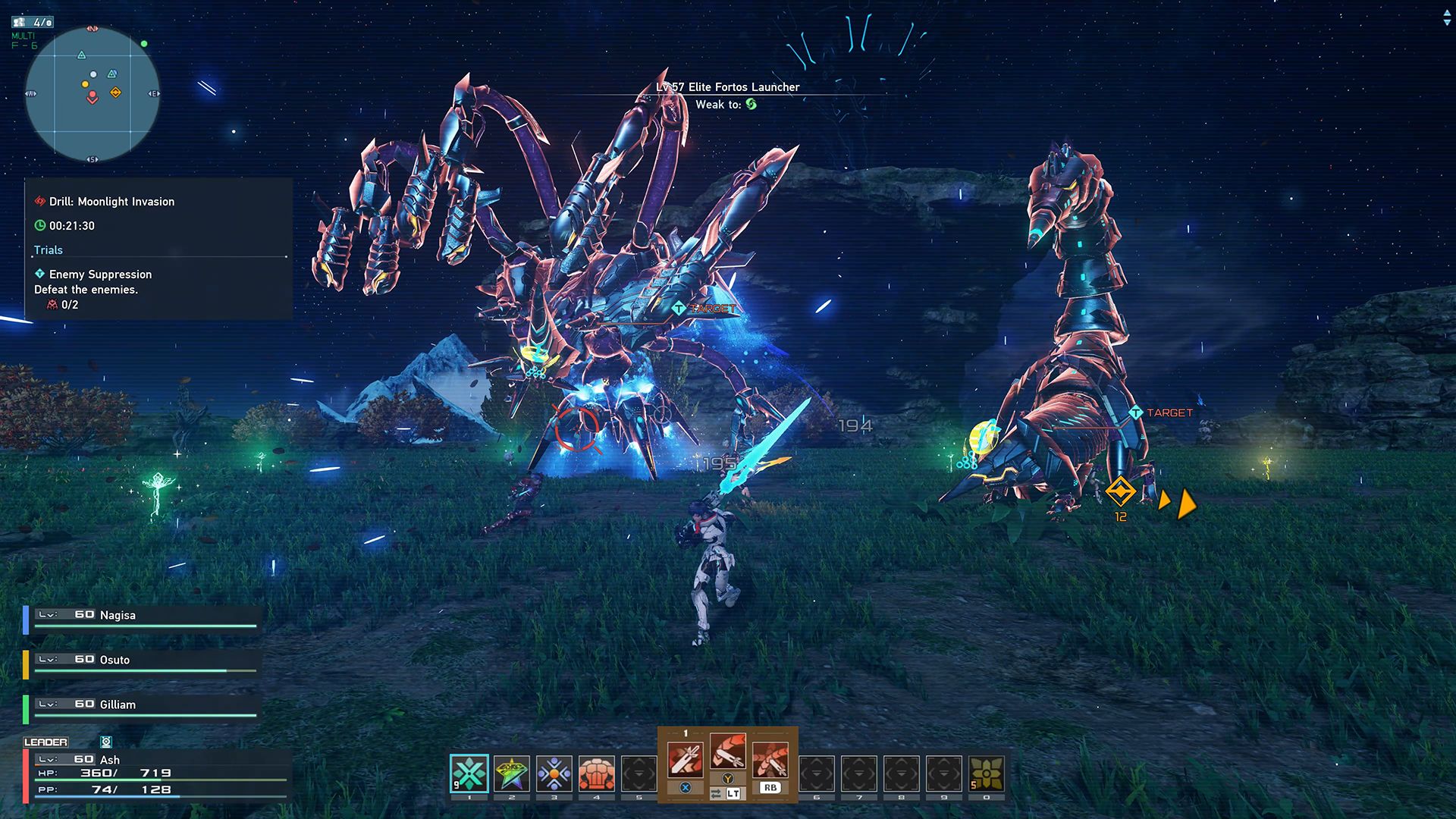Image resolution: width=1456 pixels, height=819 pixels.
Task: Click the green clock icon beside the timer
Action: 39,225
